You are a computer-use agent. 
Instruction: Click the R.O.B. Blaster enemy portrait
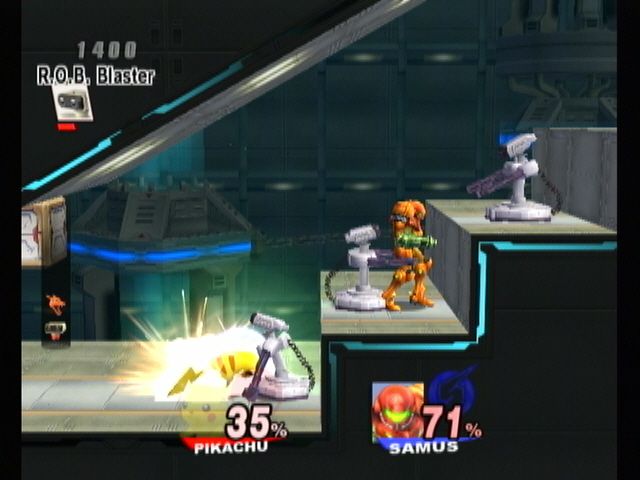tap(72, 102)
